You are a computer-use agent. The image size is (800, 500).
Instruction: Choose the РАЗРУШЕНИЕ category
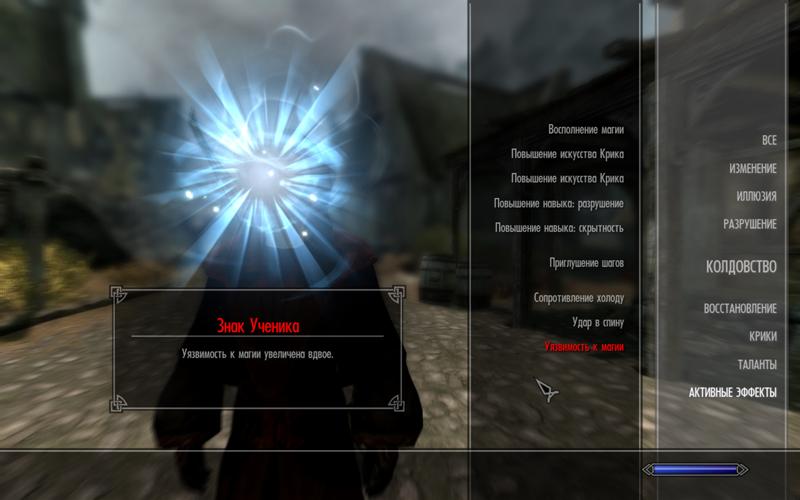point(749,224)
